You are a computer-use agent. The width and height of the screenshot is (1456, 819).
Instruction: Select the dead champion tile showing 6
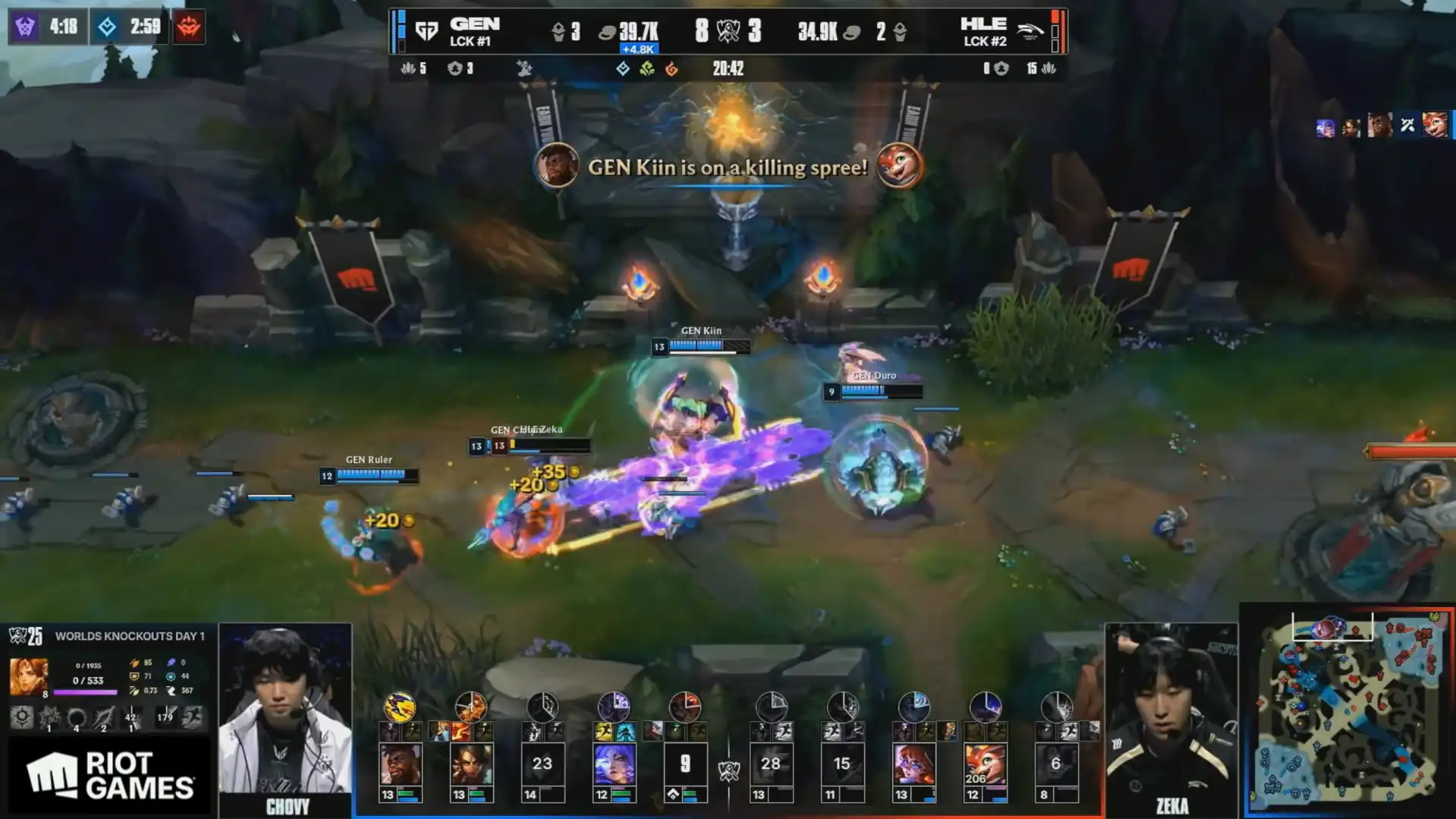[x=1056, y=764]
